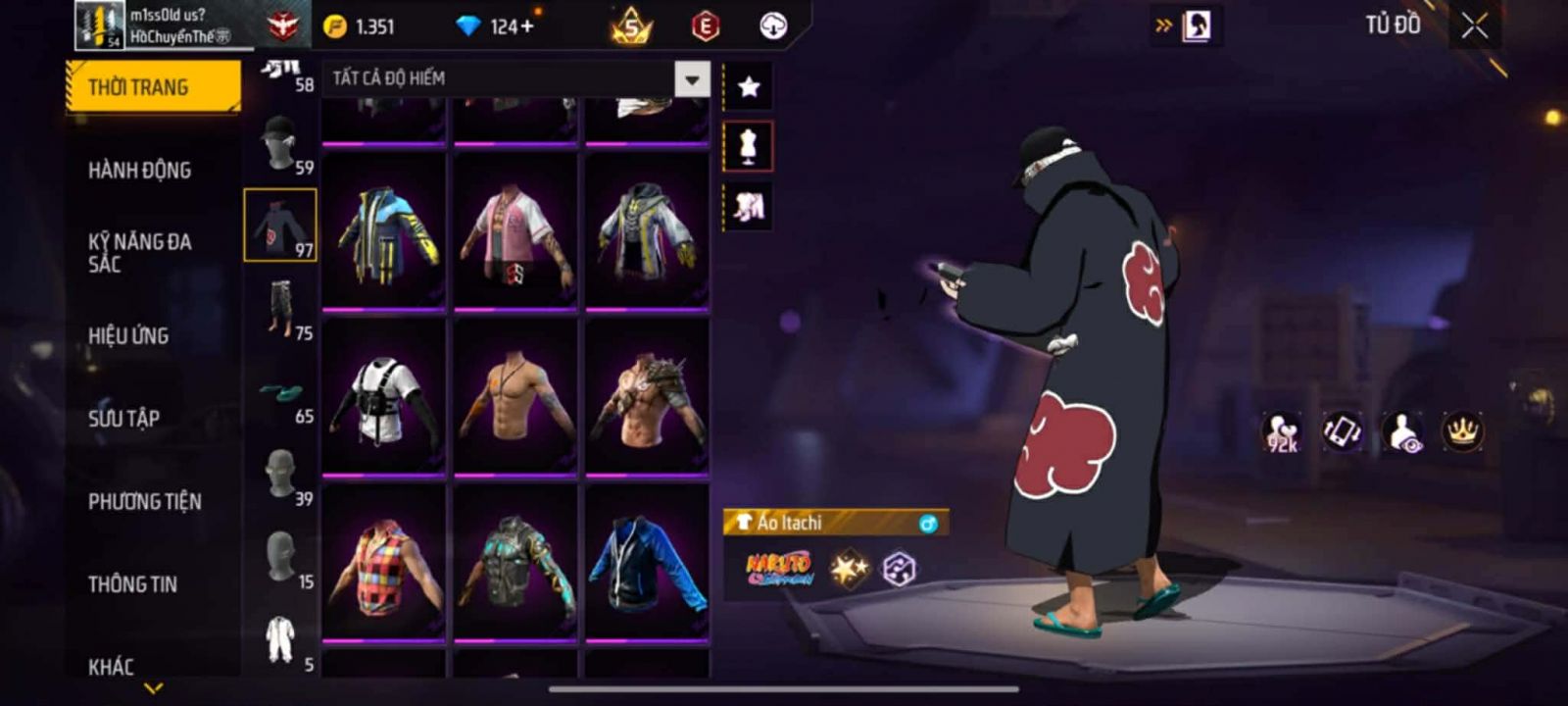
Task: Show favorites with the star filter
Action: [749, 87]
